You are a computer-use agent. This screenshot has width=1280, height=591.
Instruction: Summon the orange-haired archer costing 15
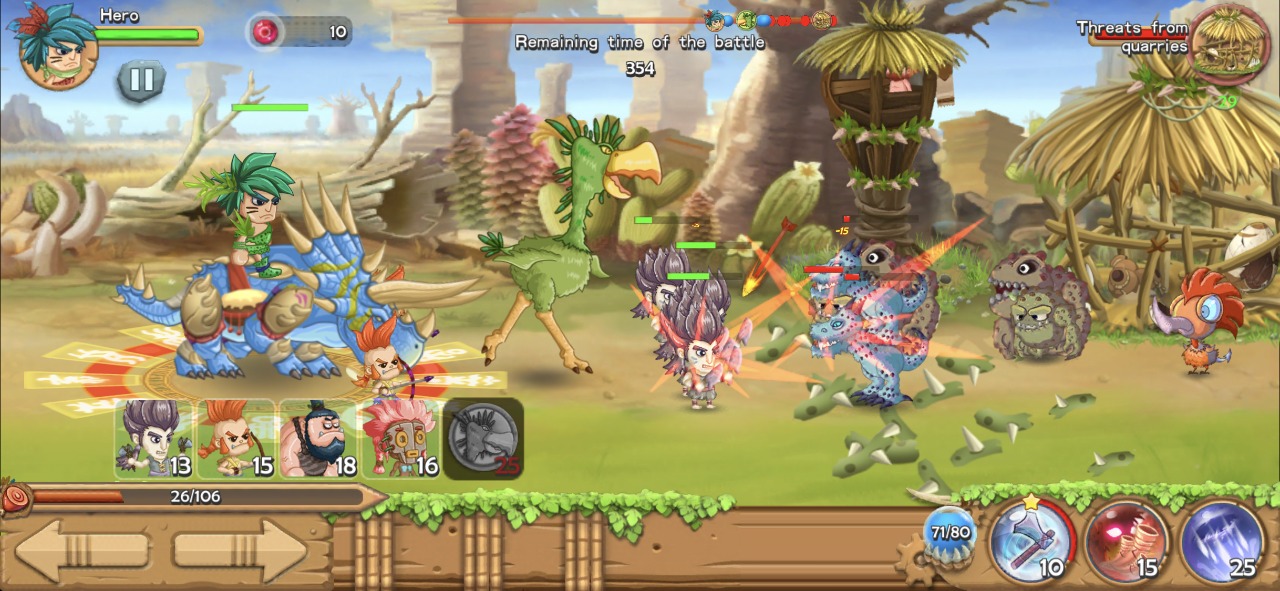236,439
